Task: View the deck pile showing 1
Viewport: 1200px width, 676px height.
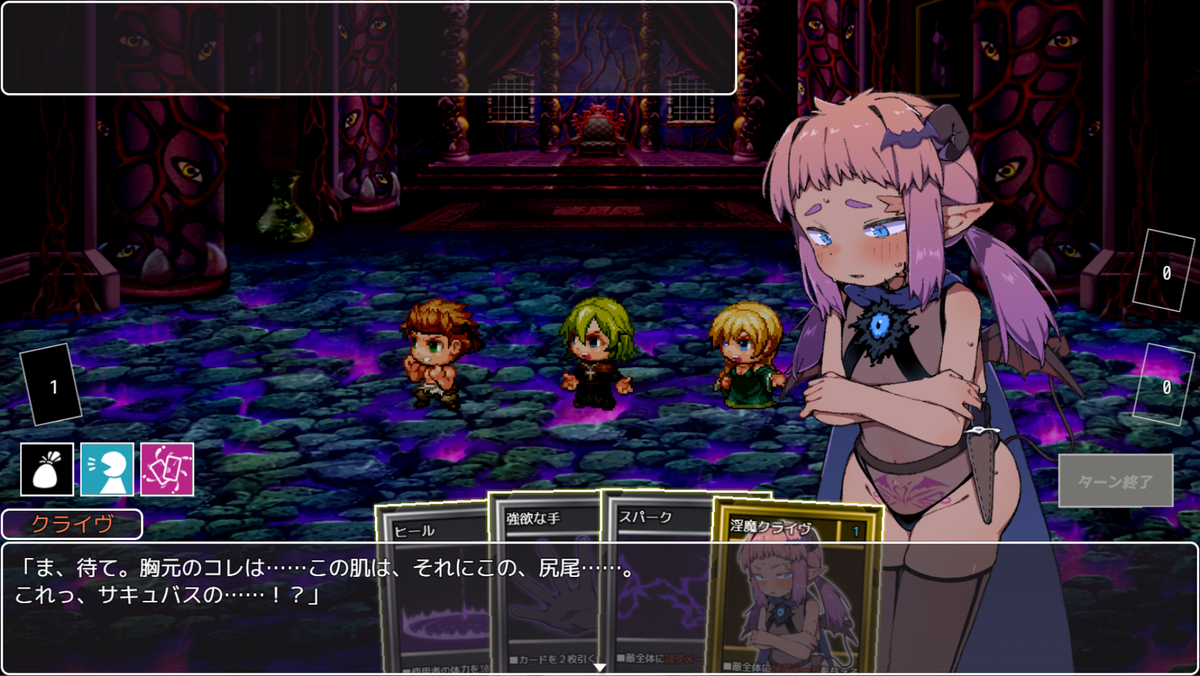Action: pyautogui.click(x=52, y=385)
